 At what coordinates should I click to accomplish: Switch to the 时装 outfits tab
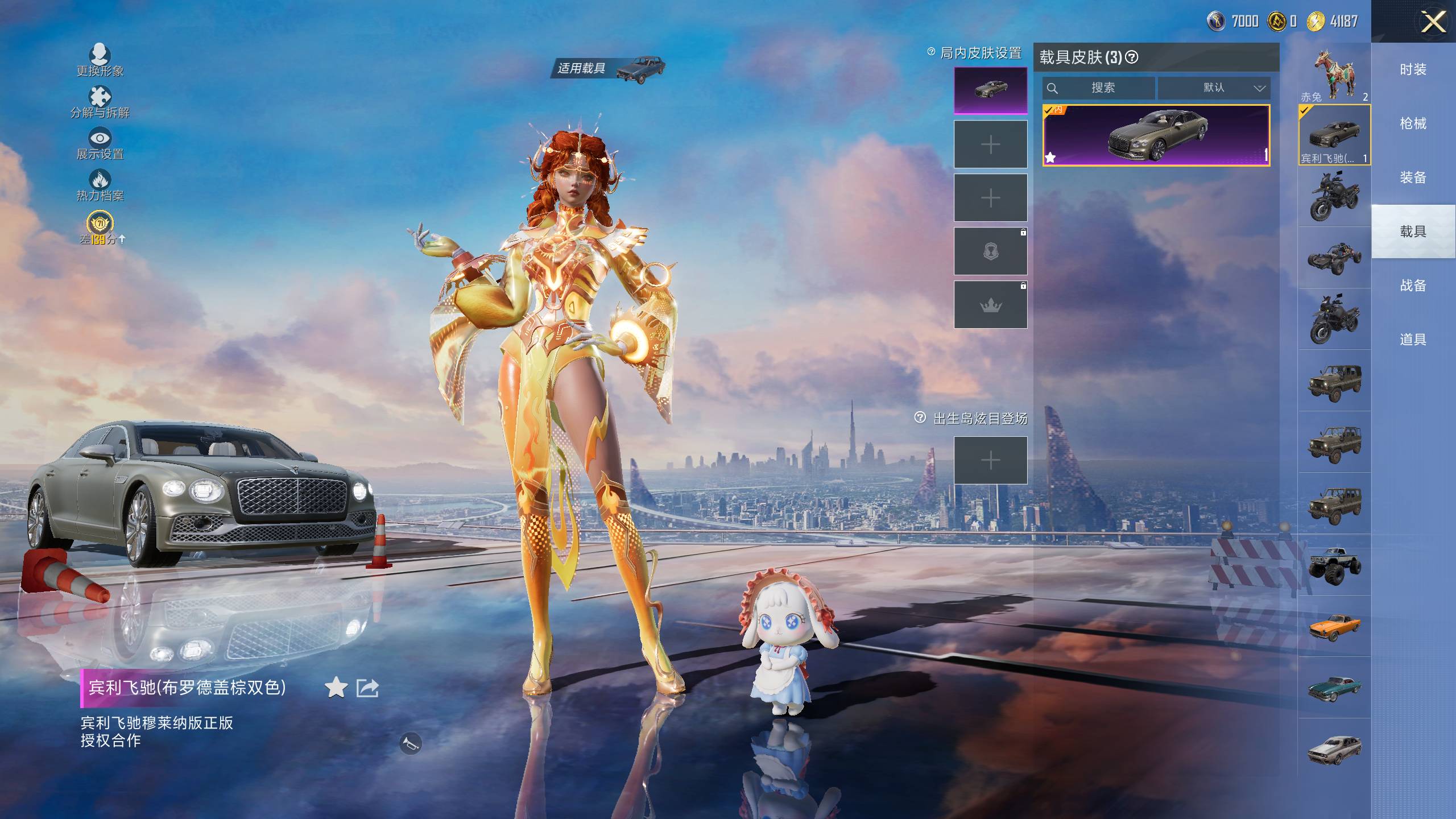1413,69
